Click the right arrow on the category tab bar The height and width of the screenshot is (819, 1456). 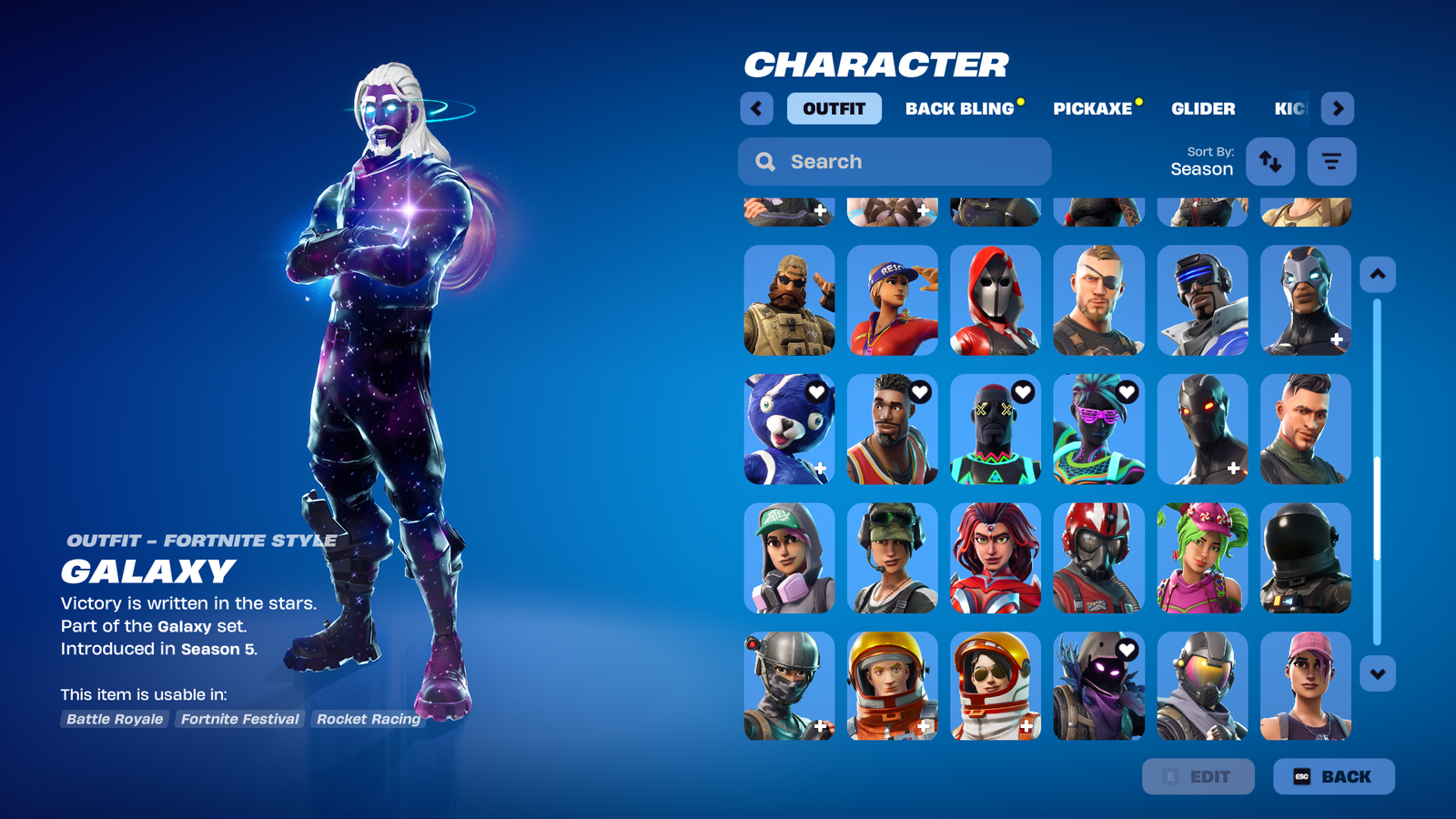[1339, 108]
